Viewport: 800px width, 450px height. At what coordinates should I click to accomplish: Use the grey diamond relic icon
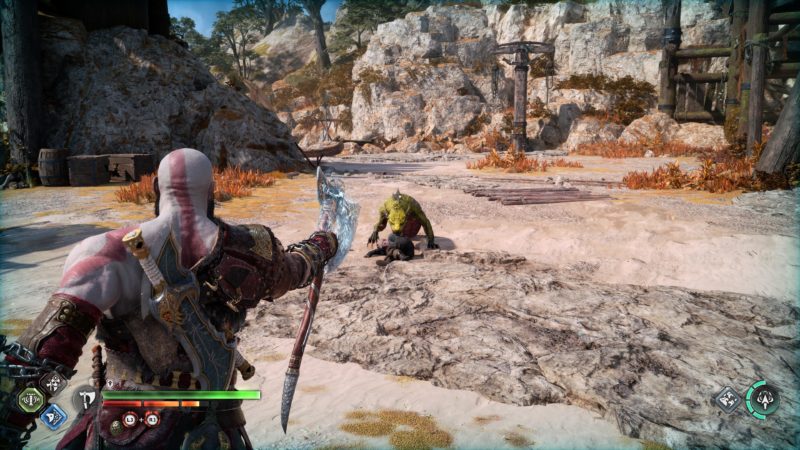coord(727,400)
